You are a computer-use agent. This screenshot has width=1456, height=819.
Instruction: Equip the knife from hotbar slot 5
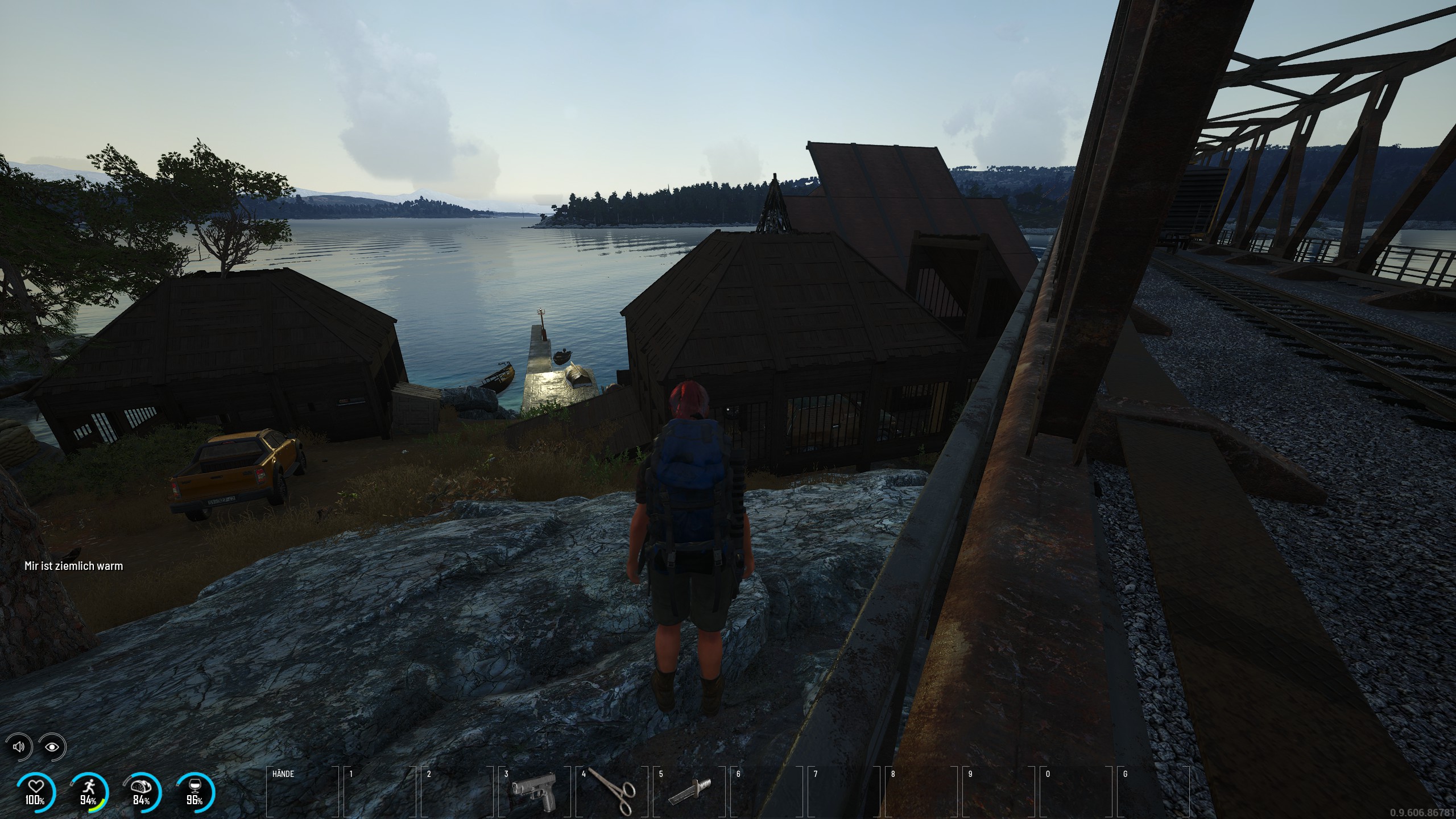(689, 792)
